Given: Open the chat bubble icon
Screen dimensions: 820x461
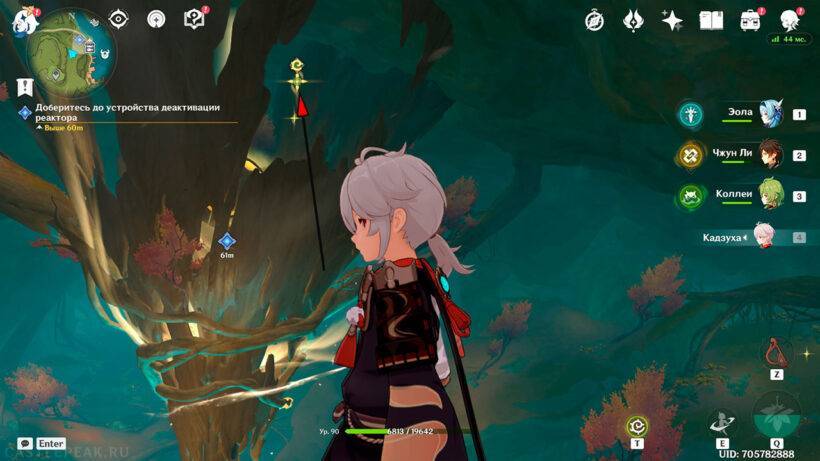Looking at the screenshot, I should 24,443.
